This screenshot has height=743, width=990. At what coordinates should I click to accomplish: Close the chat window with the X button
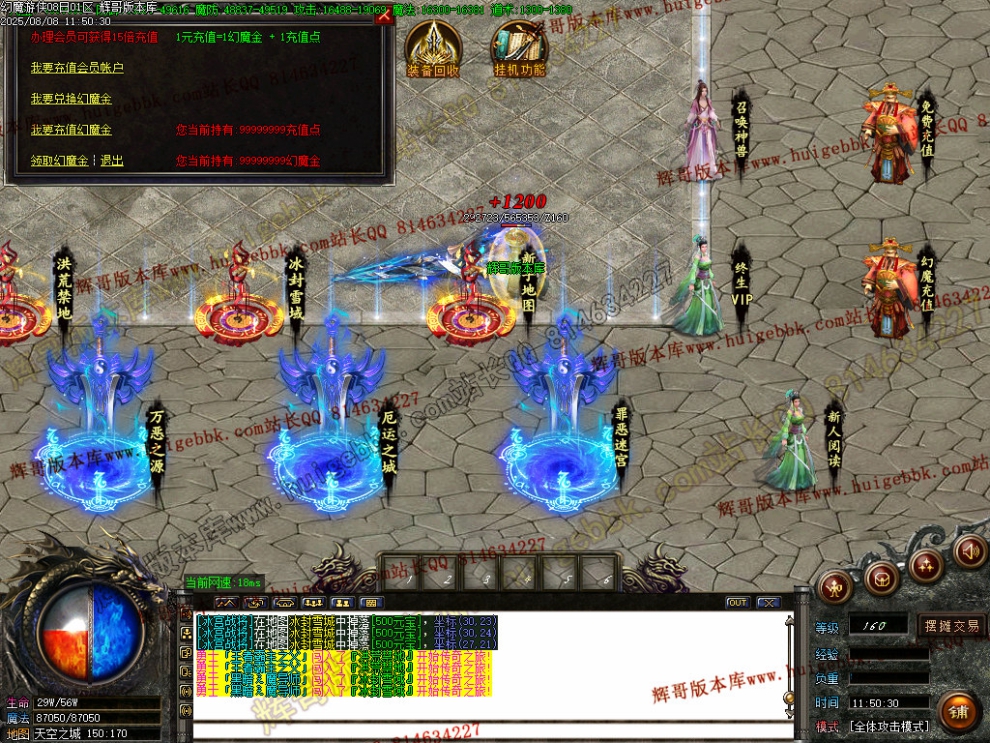coord(767,602)
